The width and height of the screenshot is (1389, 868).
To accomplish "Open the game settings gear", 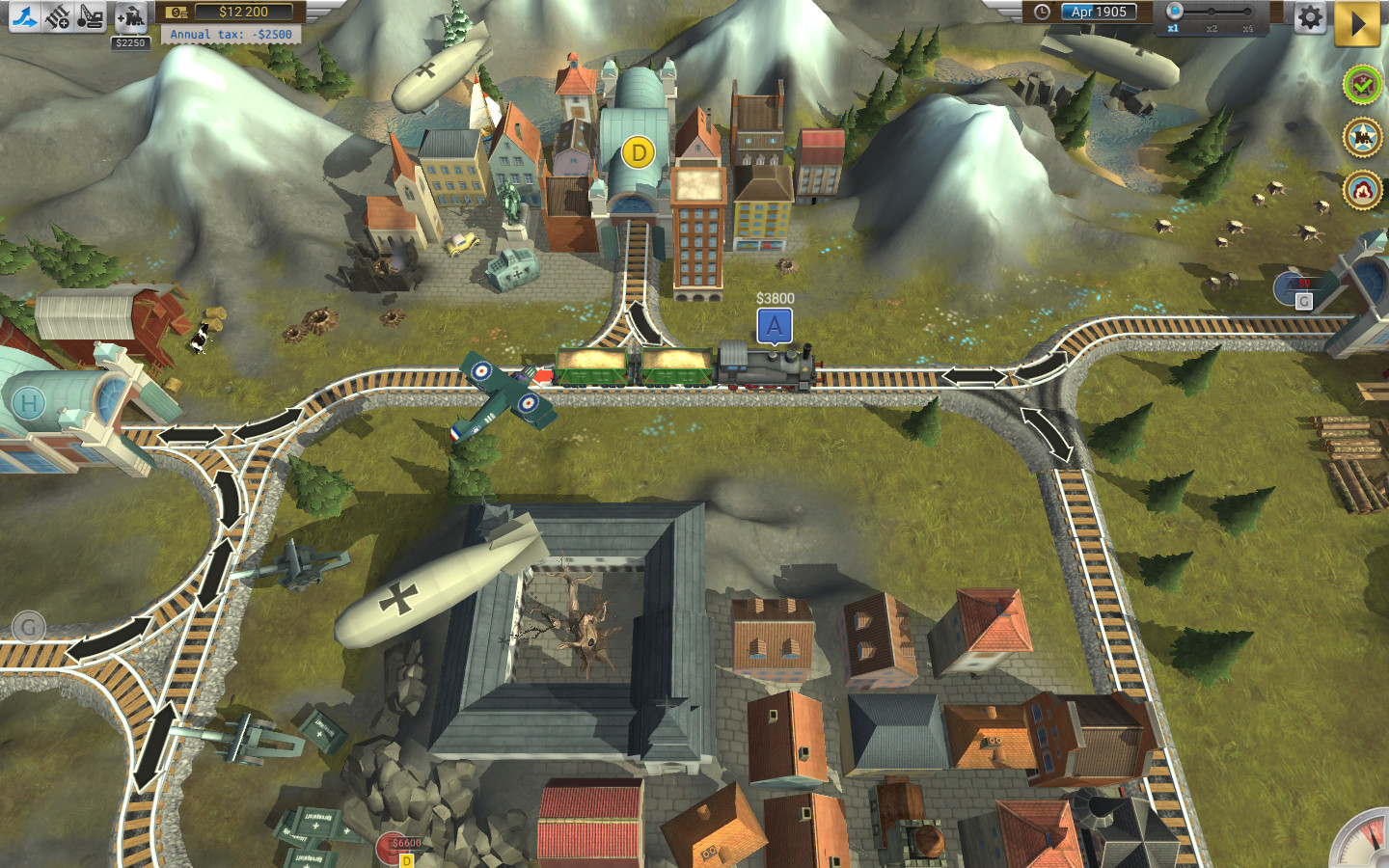I will coord(1310,16).
